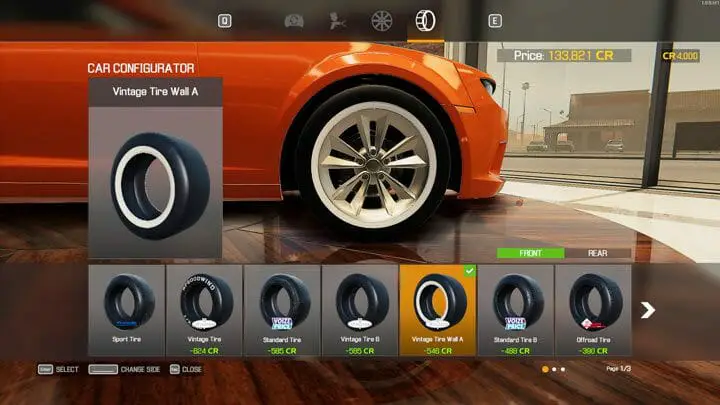Screen dimensions: 720x405
Task: Switch to the REAR tire side
Action: (598, 253)
